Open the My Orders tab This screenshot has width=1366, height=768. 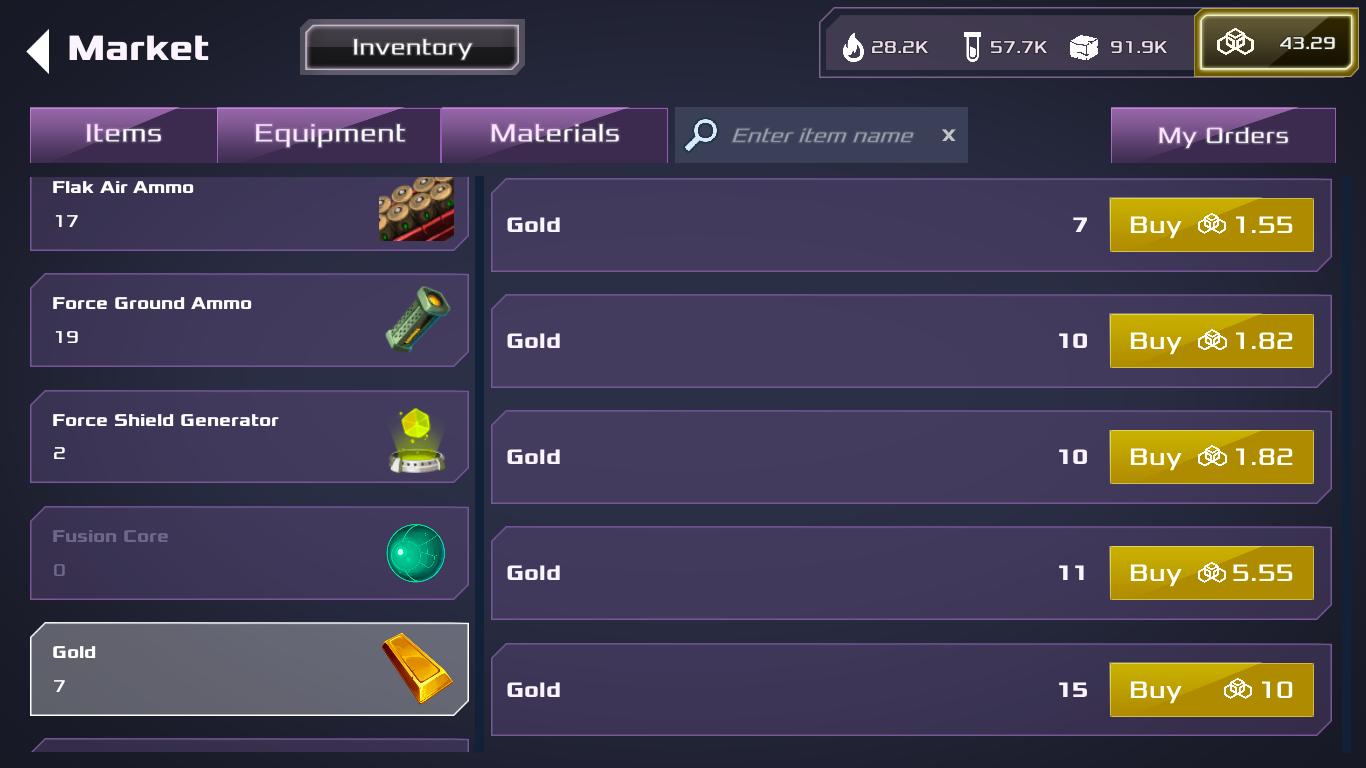1222,136
